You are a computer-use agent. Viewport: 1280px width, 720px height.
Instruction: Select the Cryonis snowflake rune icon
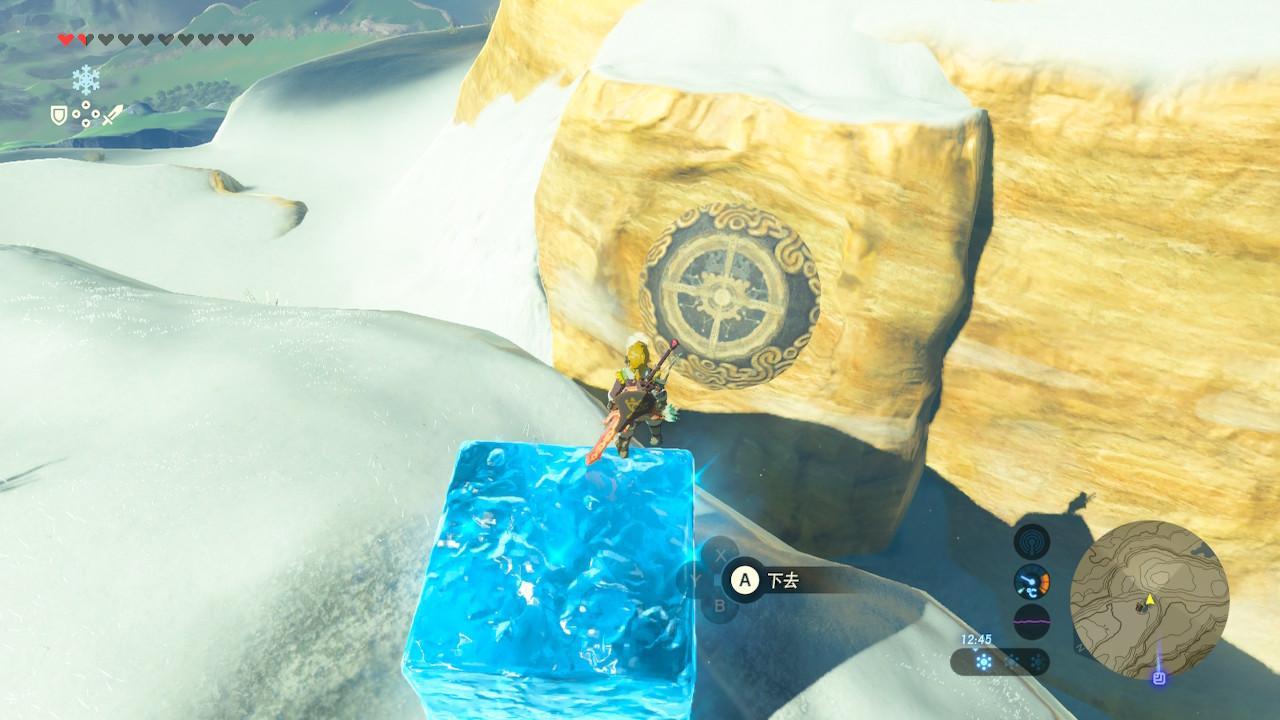(86, 79)
